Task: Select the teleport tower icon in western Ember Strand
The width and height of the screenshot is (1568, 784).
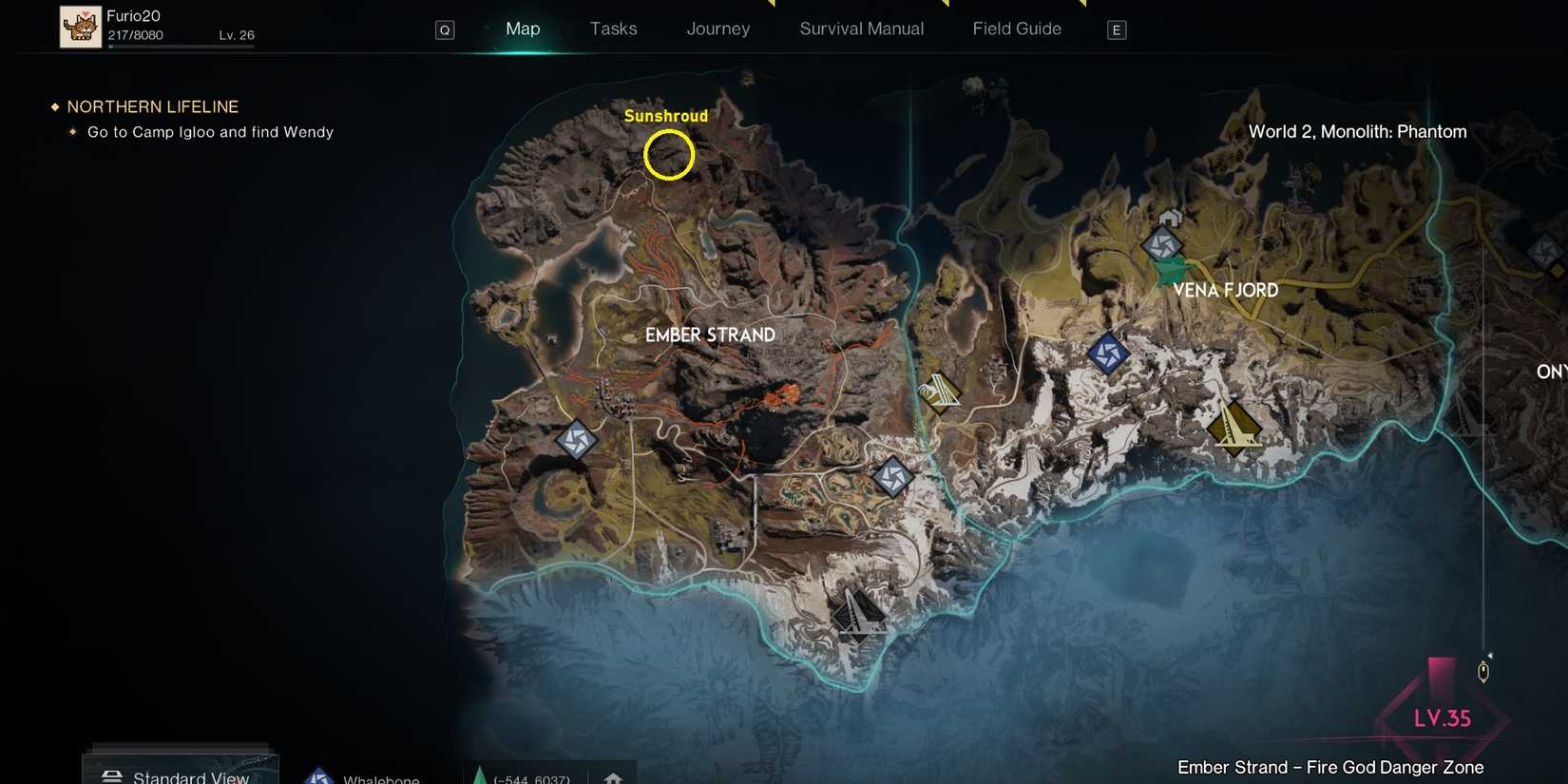Action: click(x=577, y=440)
